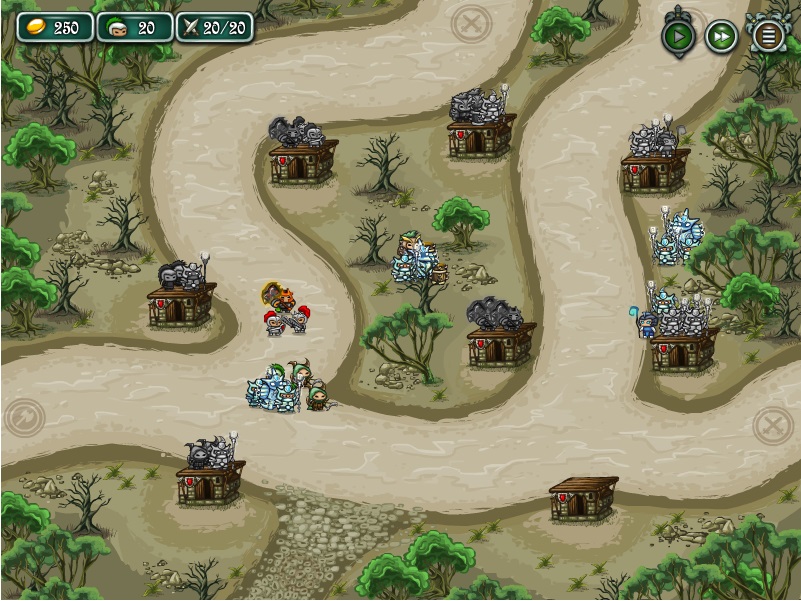Screen dimensions: 801x601
Task: Start the wave with the green play button
Action: (x=678, y=37)
